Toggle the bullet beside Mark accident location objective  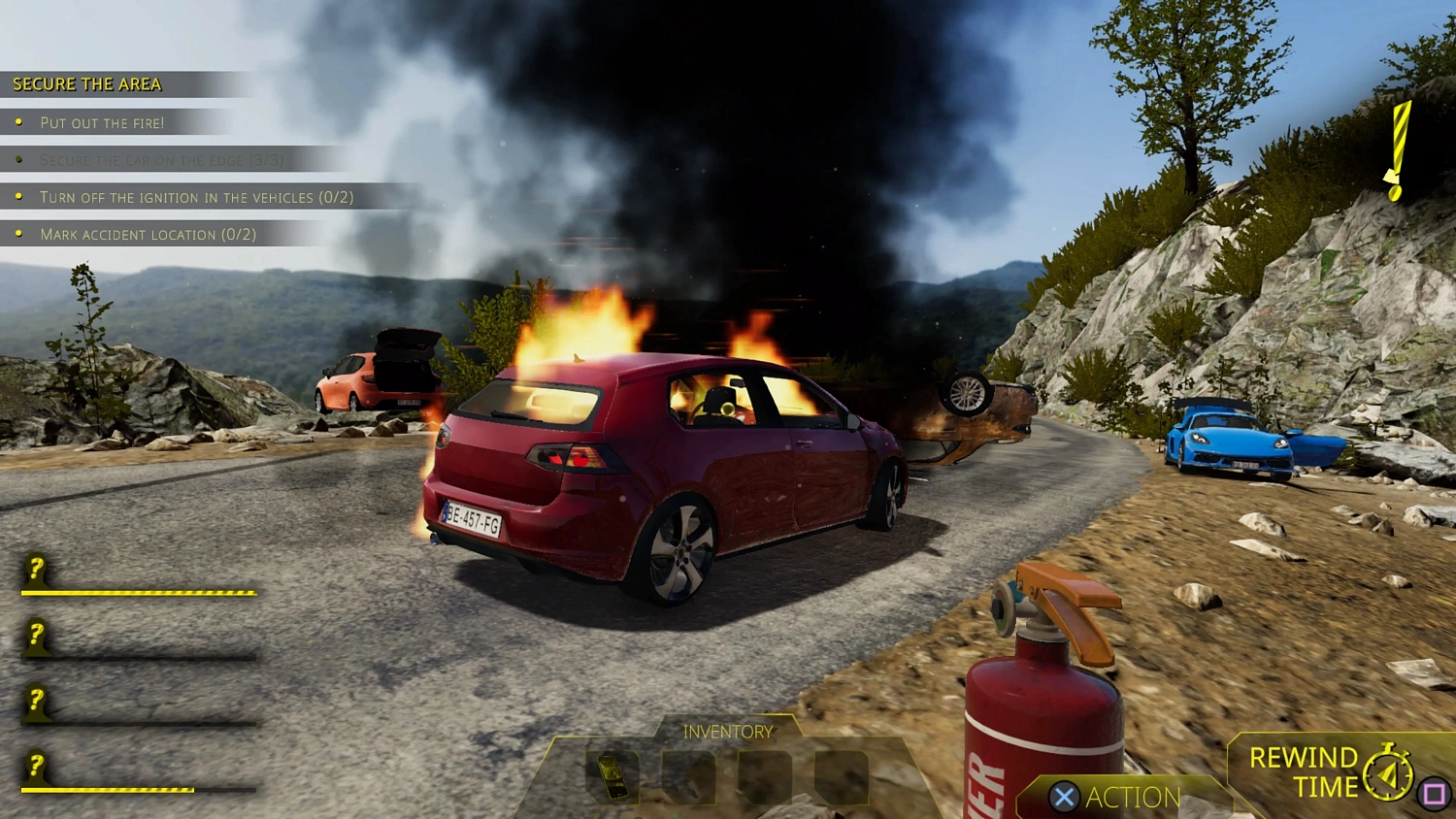point(19,233)
